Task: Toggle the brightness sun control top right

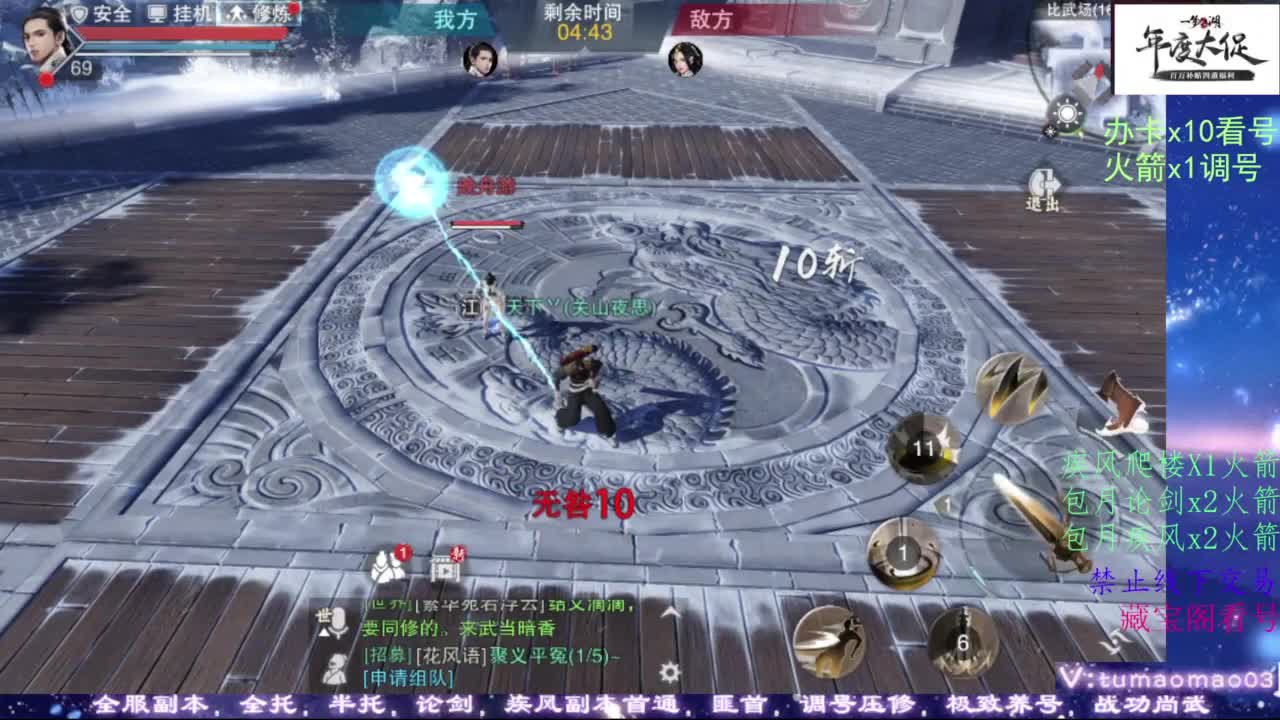Action: [x=1067, y=113]
